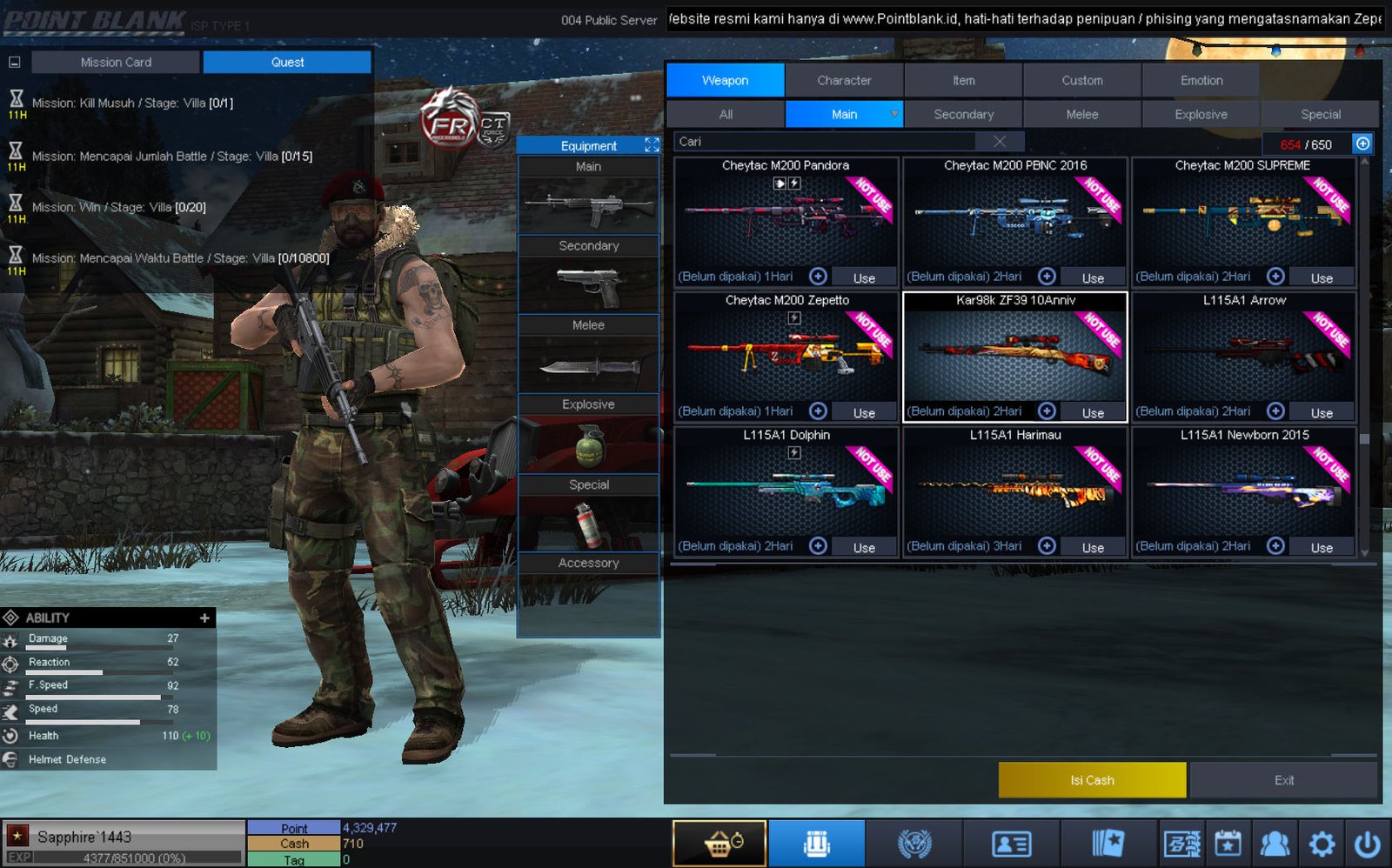Open the Special weapons category
1392x868 pixels.
point(1320,114)
